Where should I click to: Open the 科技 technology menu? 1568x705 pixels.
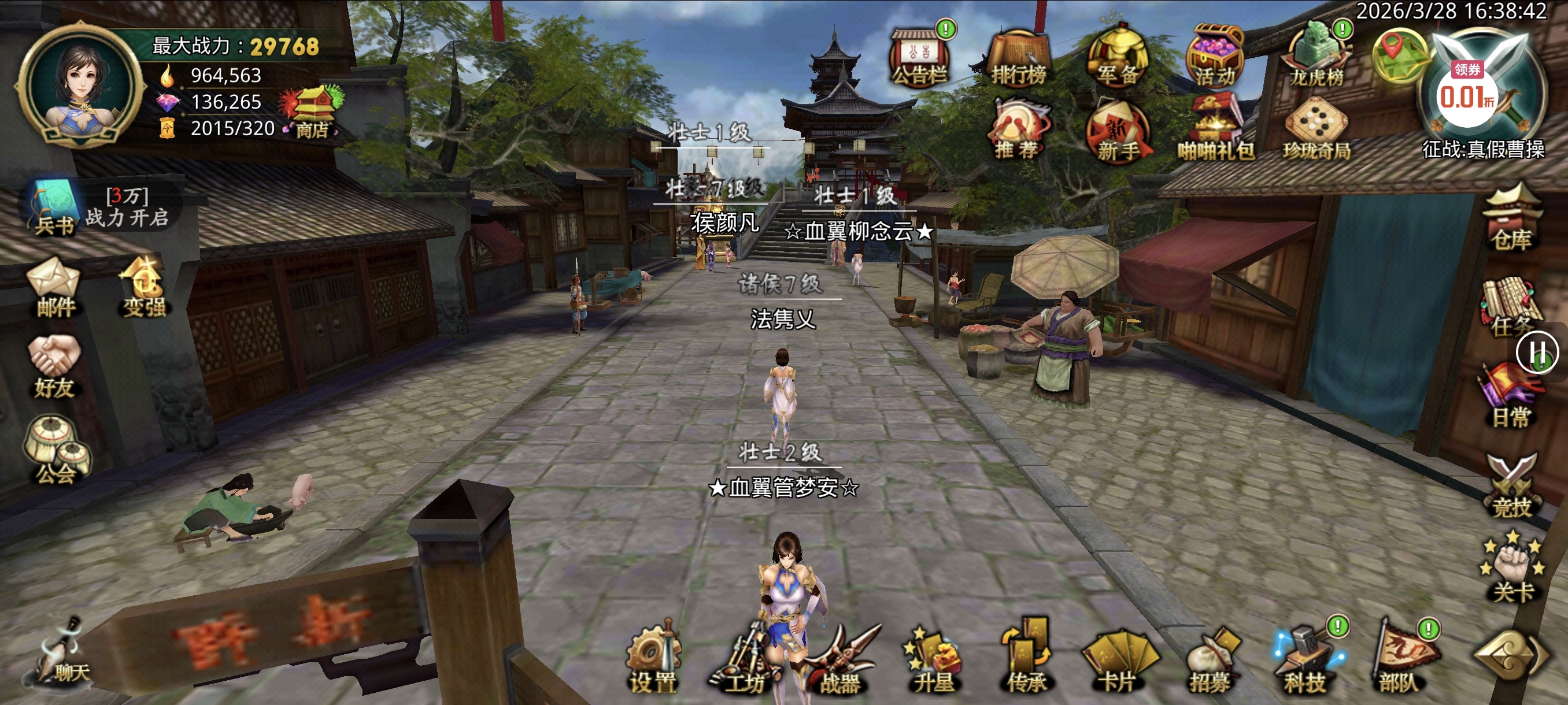(1306, 659)
